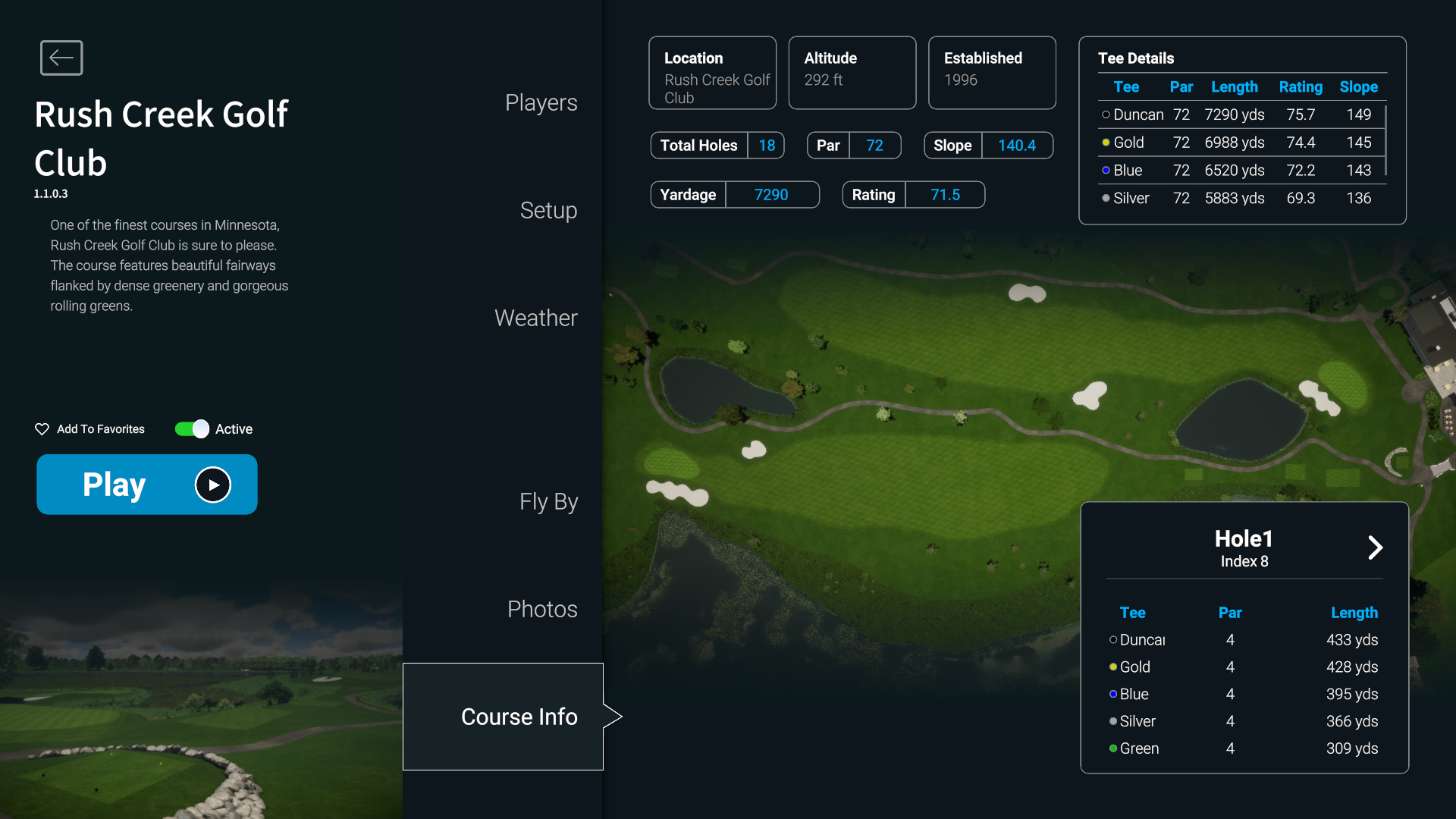Image resolution: width=1456 pixels, height=819 pixels.
Task: Click the arrow pointer beside Course Info
Action: (613, 716)
